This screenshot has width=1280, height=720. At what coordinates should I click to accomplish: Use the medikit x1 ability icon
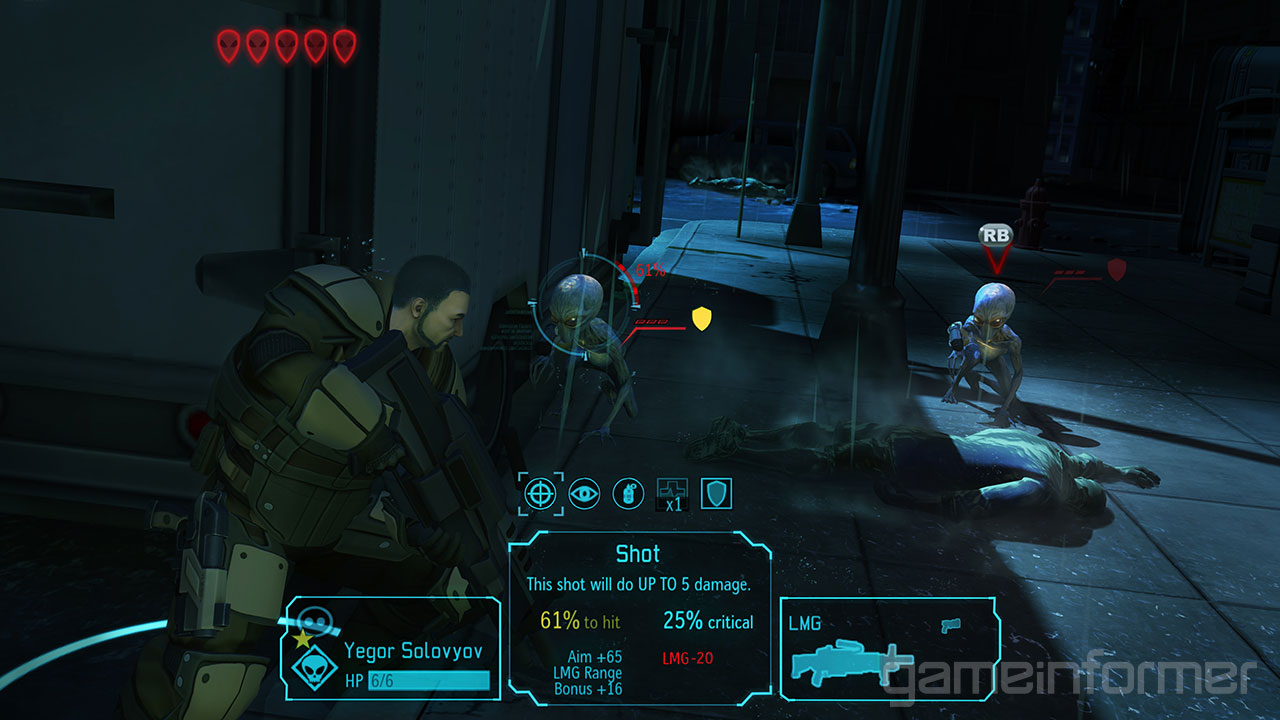671,491
